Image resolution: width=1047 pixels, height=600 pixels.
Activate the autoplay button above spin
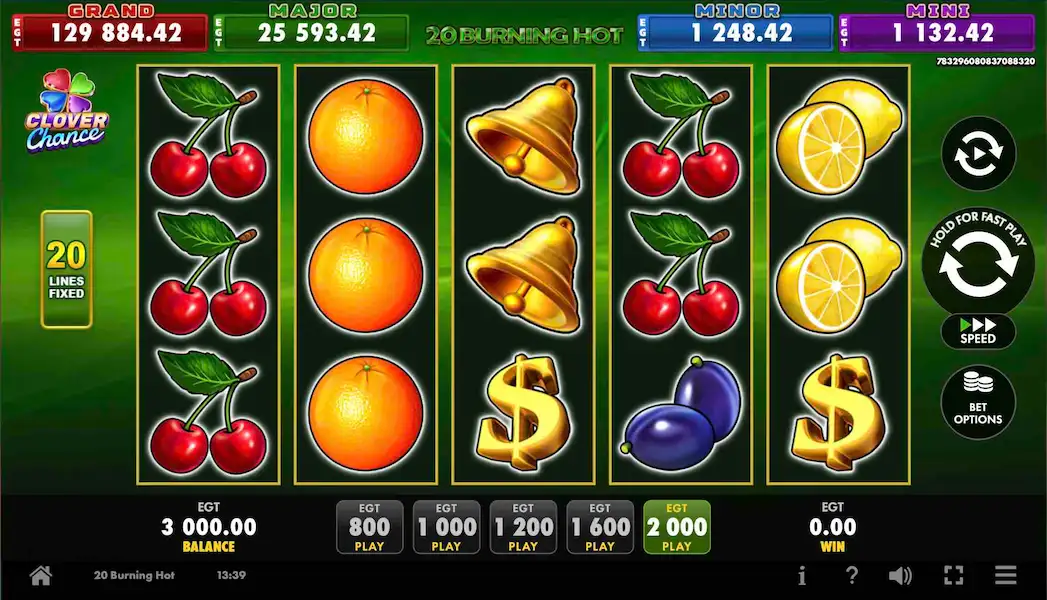pos(977,154)
